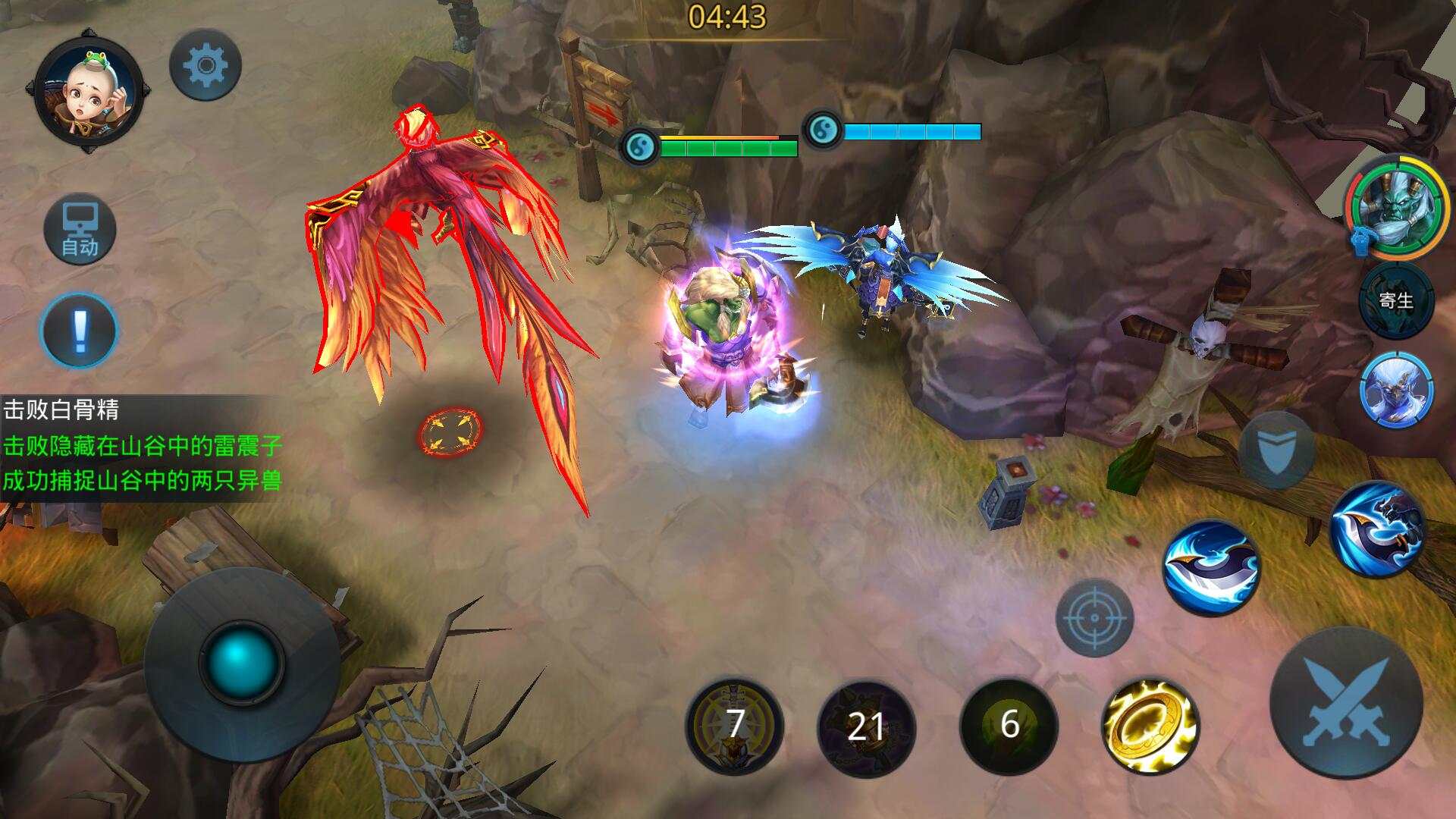The height and width of the screenshot is (819, 1456).
Task: Cast the blue axe throw skill
Action: [x=1377, y=529]
